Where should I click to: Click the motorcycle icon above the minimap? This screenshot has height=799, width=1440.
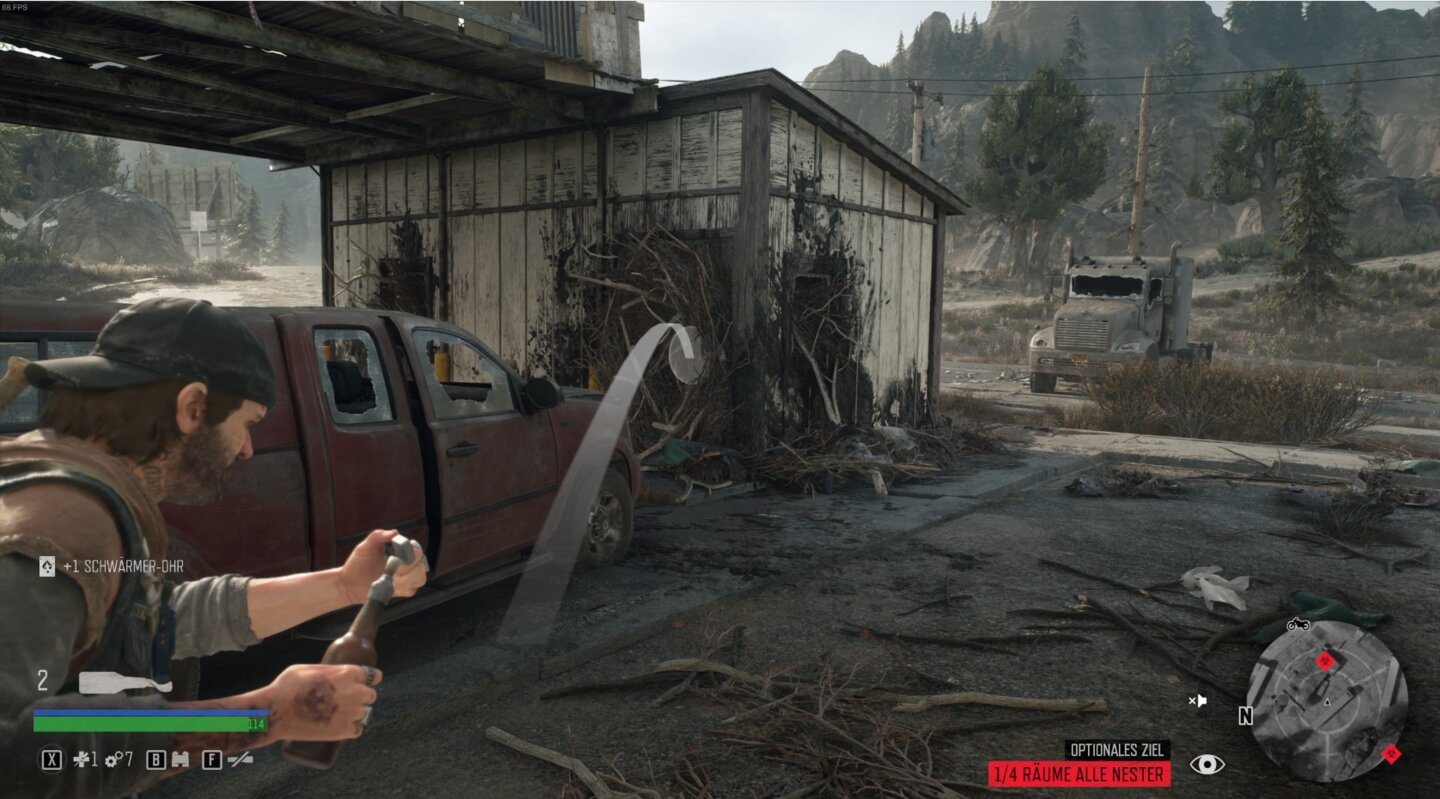tap(1298, 625)
